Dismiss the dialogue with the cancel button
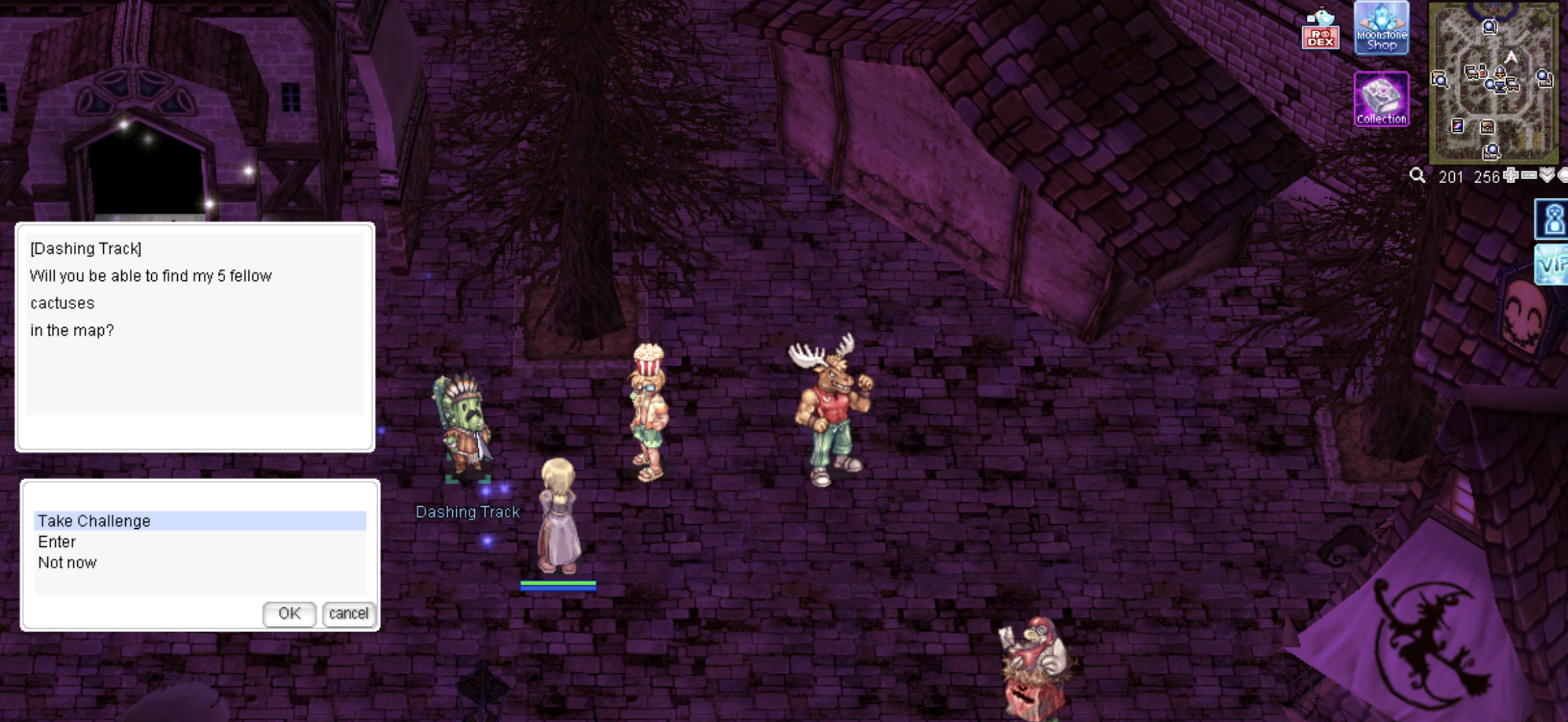1568x722 pixels. click(348, 613)
